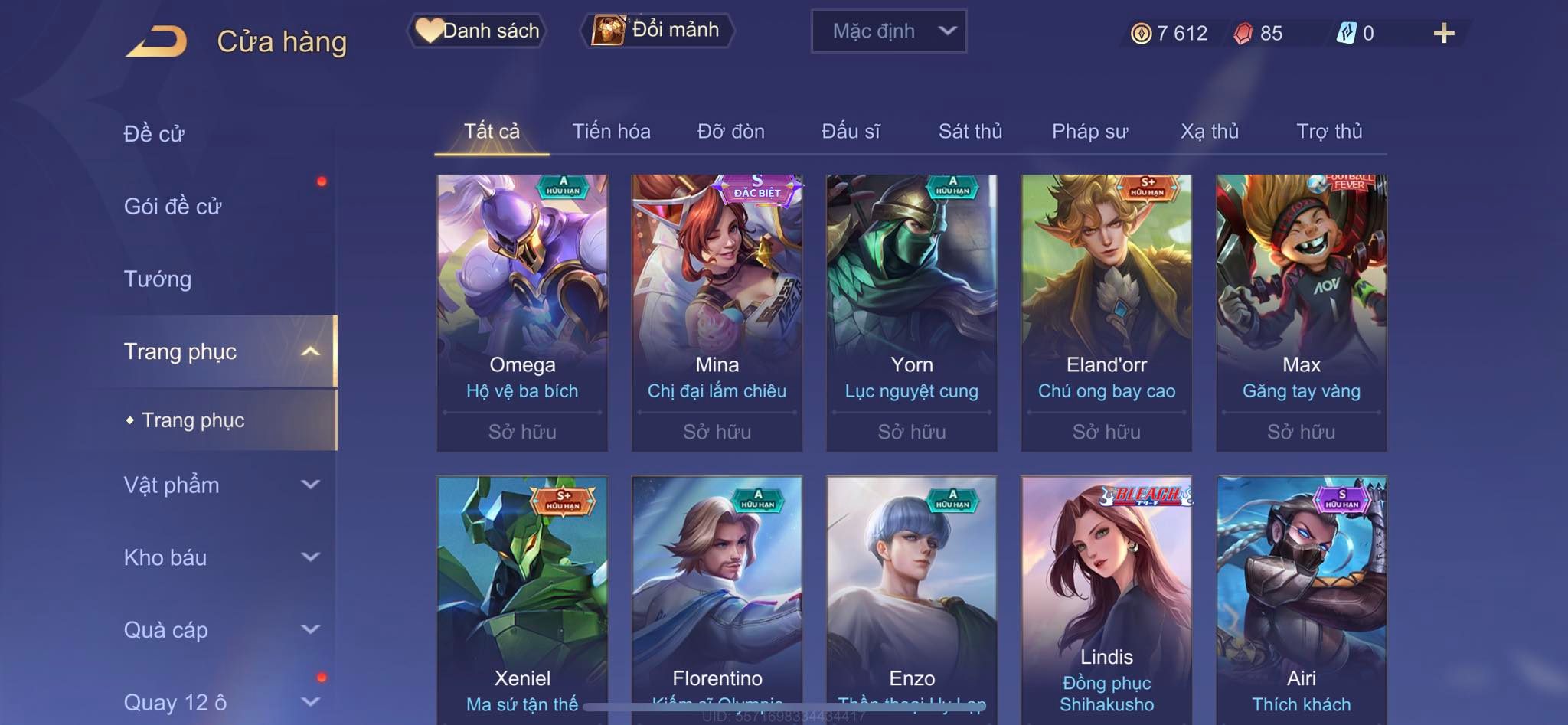Open the Danh sách wishlist
1568x725 pixels.
(478, 31)
